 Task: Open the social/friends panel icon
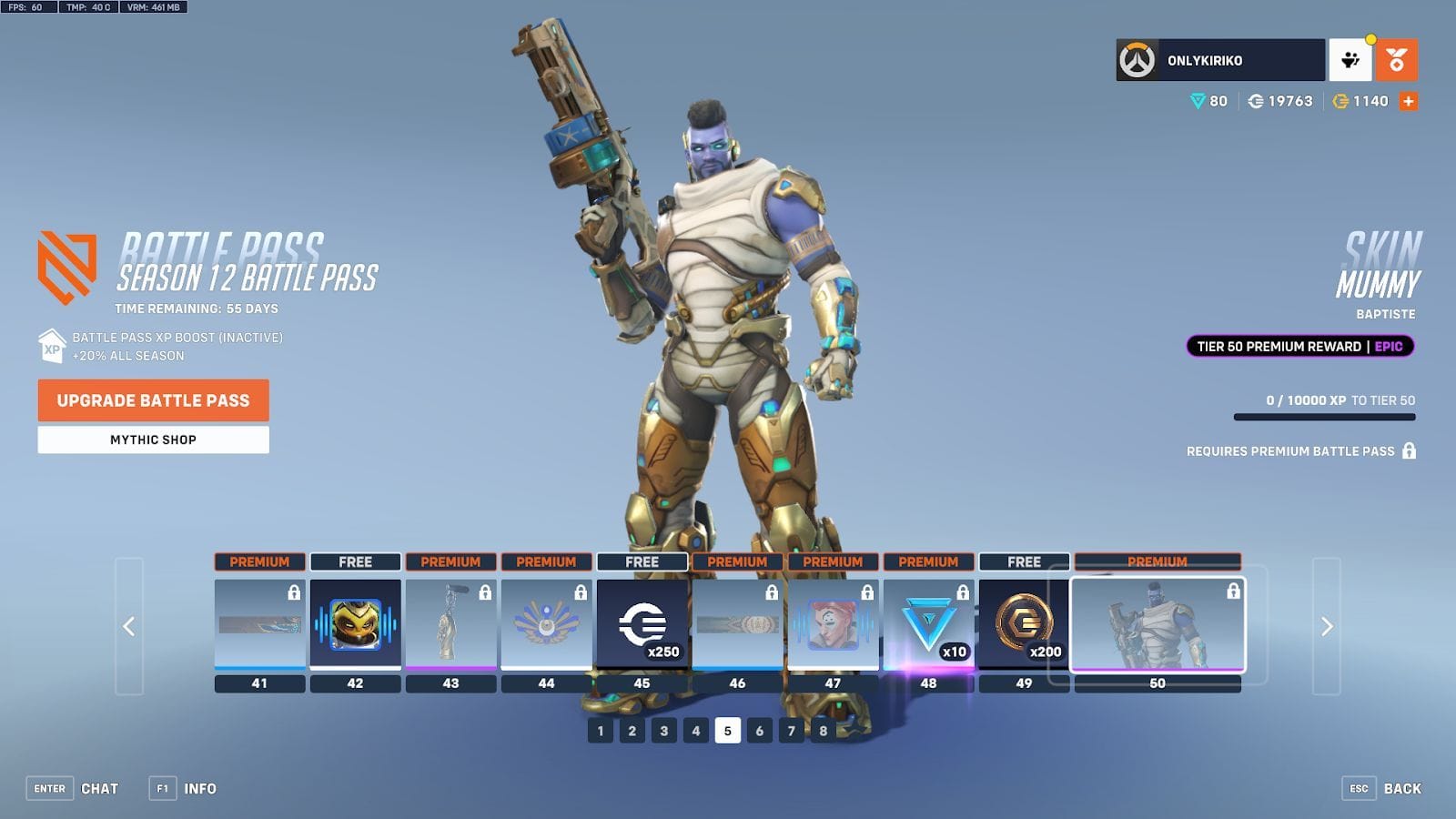1350,58
